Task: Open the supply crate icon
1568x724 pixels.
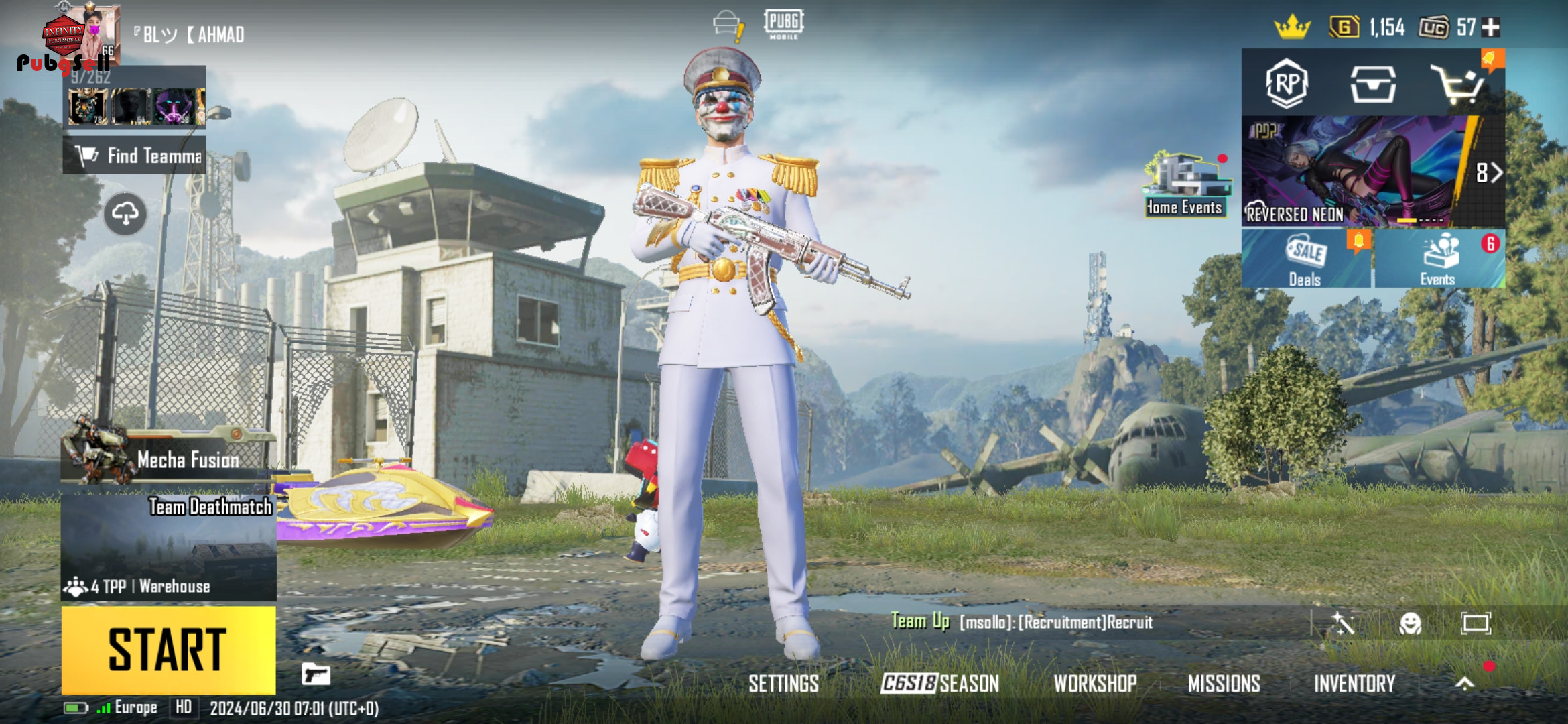Action: 1372,84
